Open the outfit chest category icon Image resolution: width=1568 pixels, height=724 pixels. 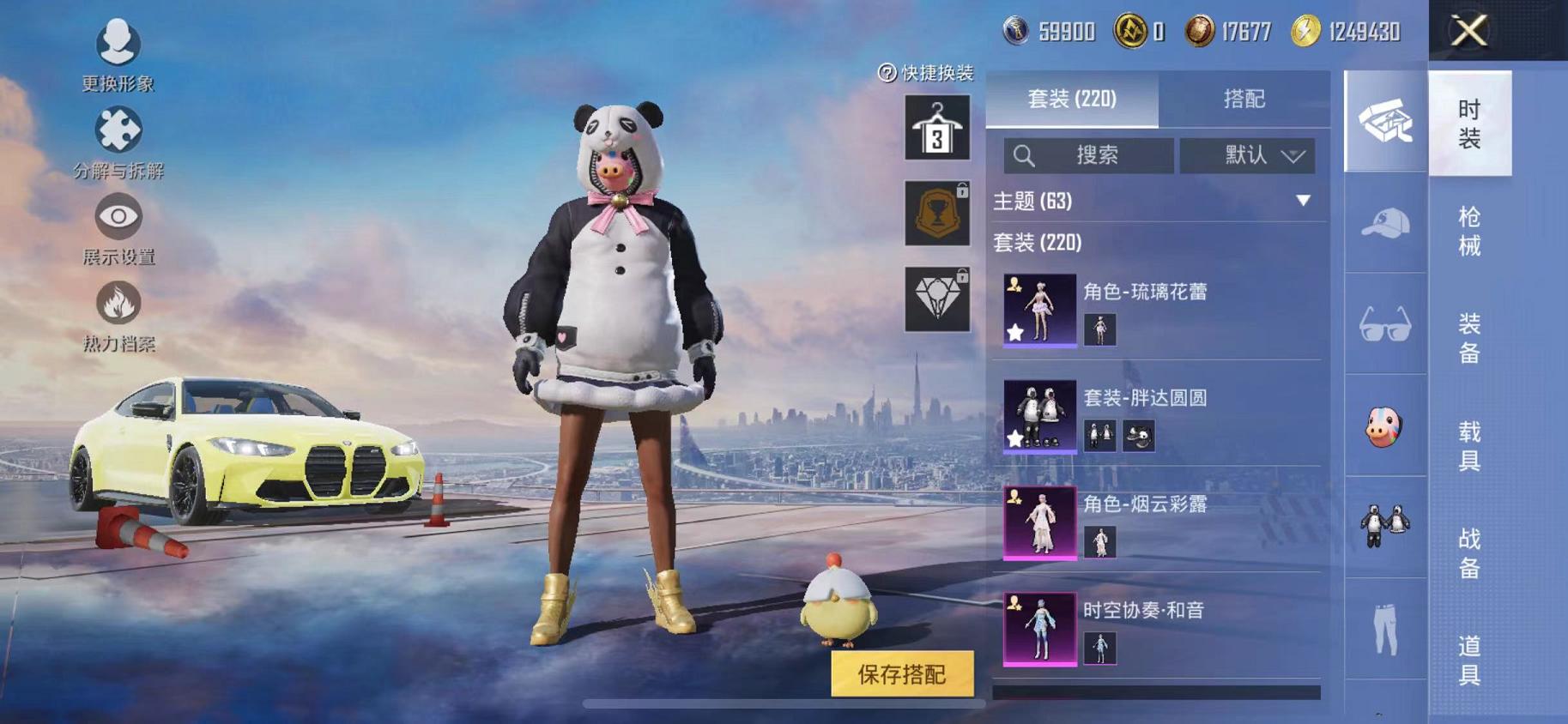[x=1384, y=123]
